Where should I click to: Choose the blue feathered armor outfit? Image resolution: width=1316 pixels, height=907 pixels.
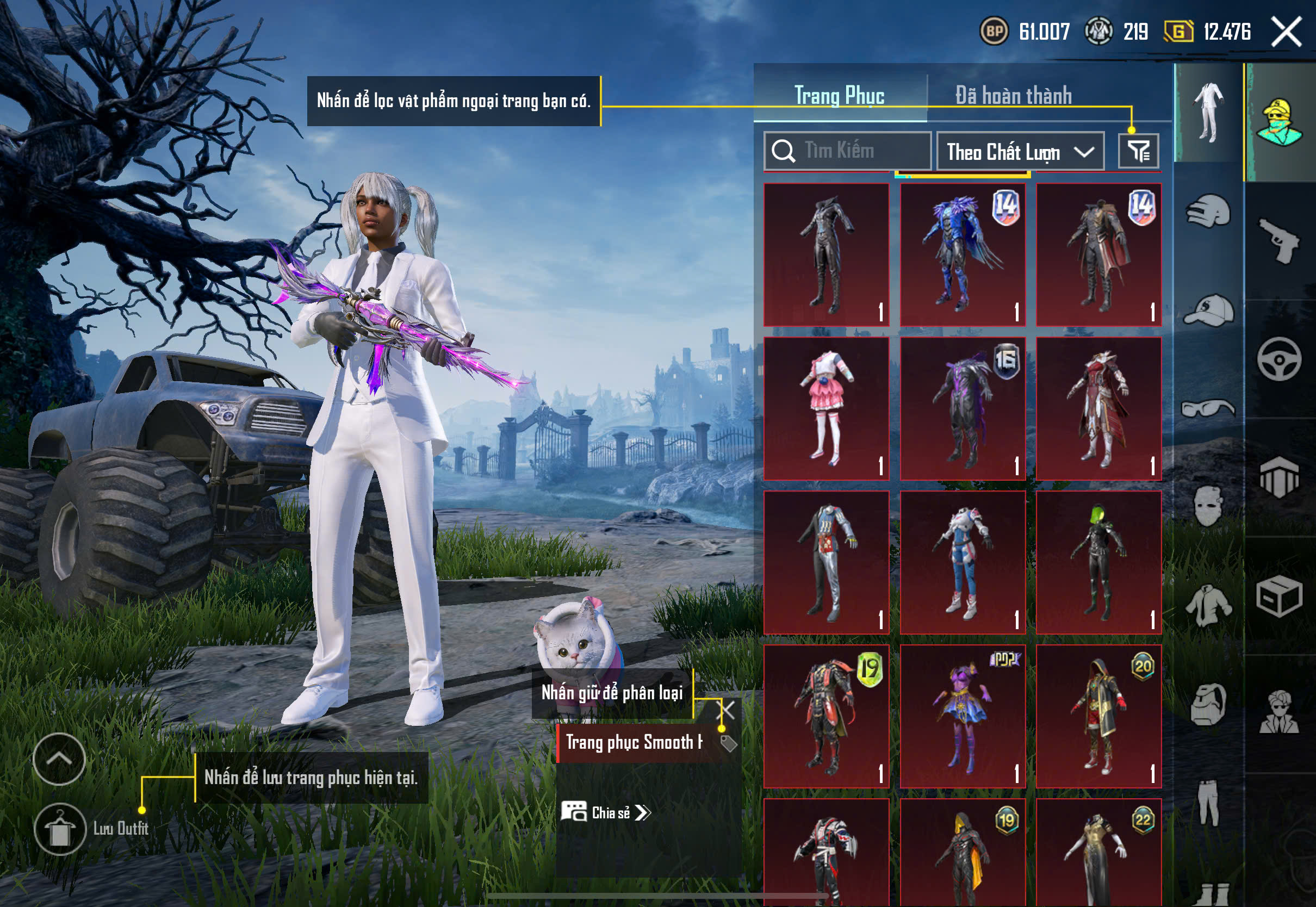(963, 254)
